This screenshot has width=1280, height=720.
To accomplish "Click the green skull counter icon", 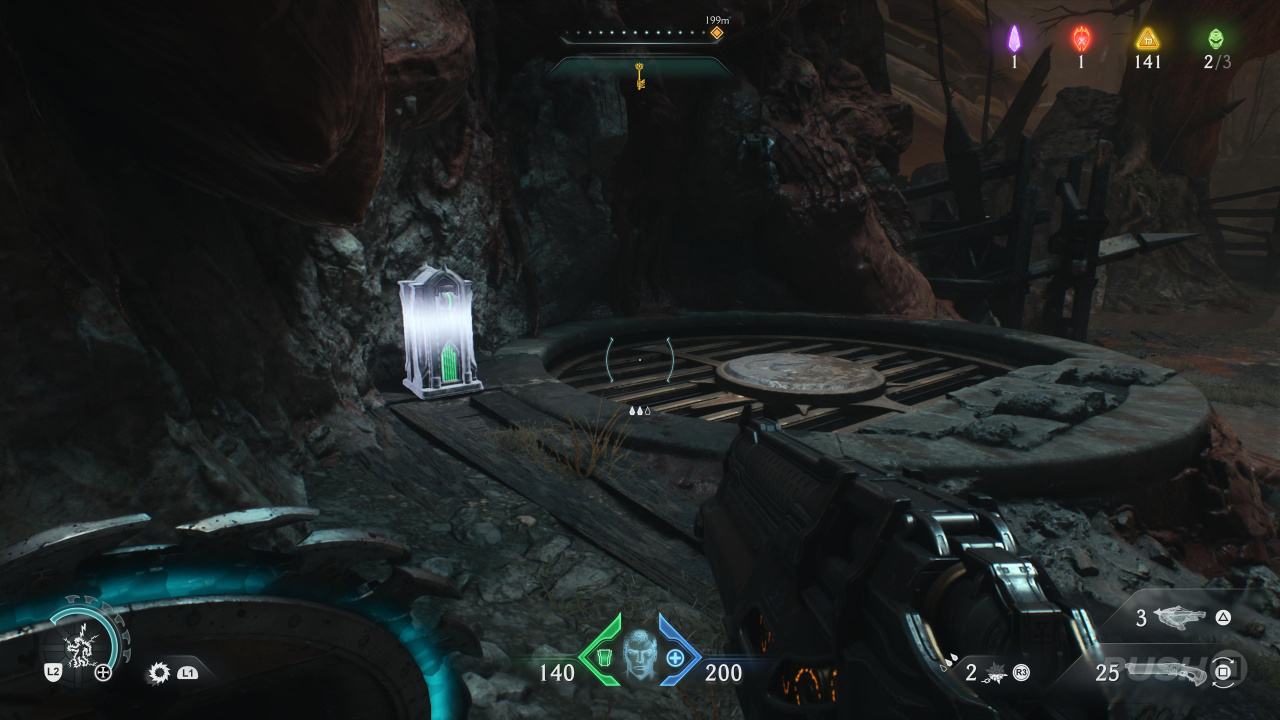I will [x=1216, y=39].
